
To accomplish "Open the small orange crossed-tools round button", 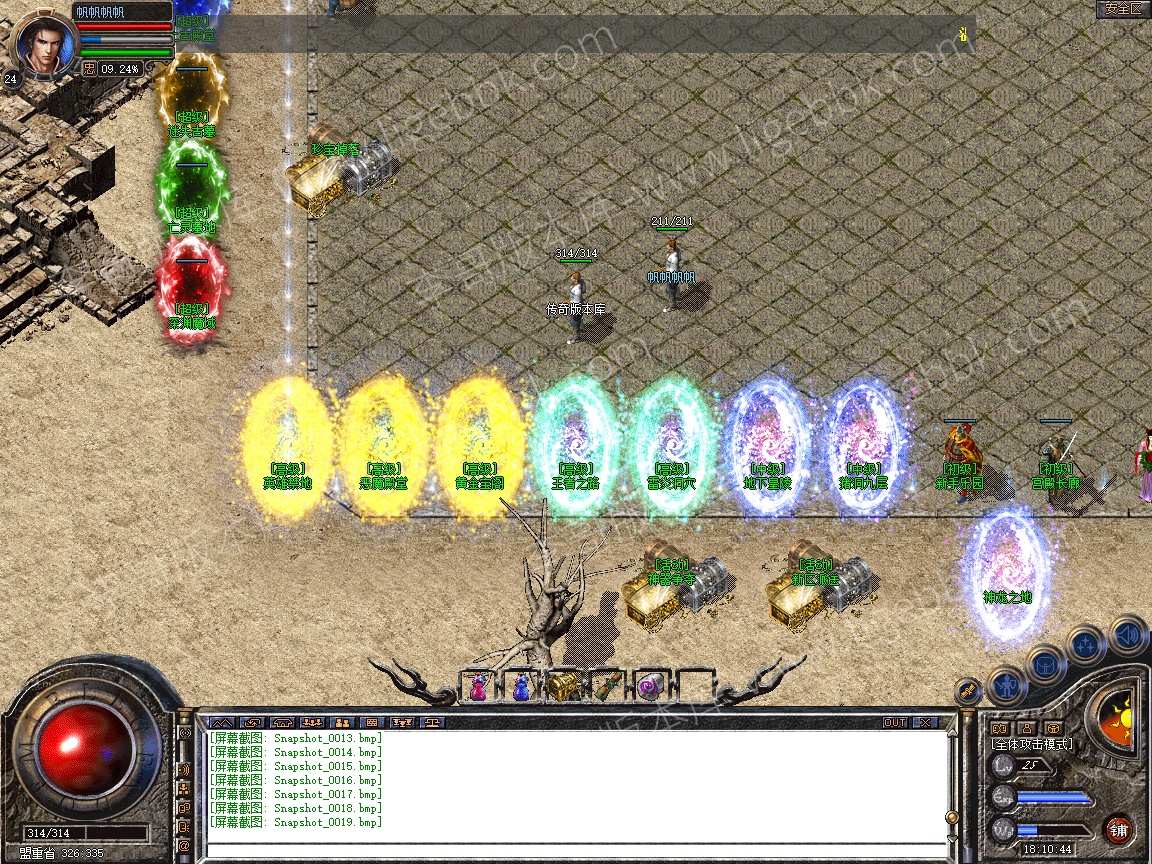I will 968,690.
